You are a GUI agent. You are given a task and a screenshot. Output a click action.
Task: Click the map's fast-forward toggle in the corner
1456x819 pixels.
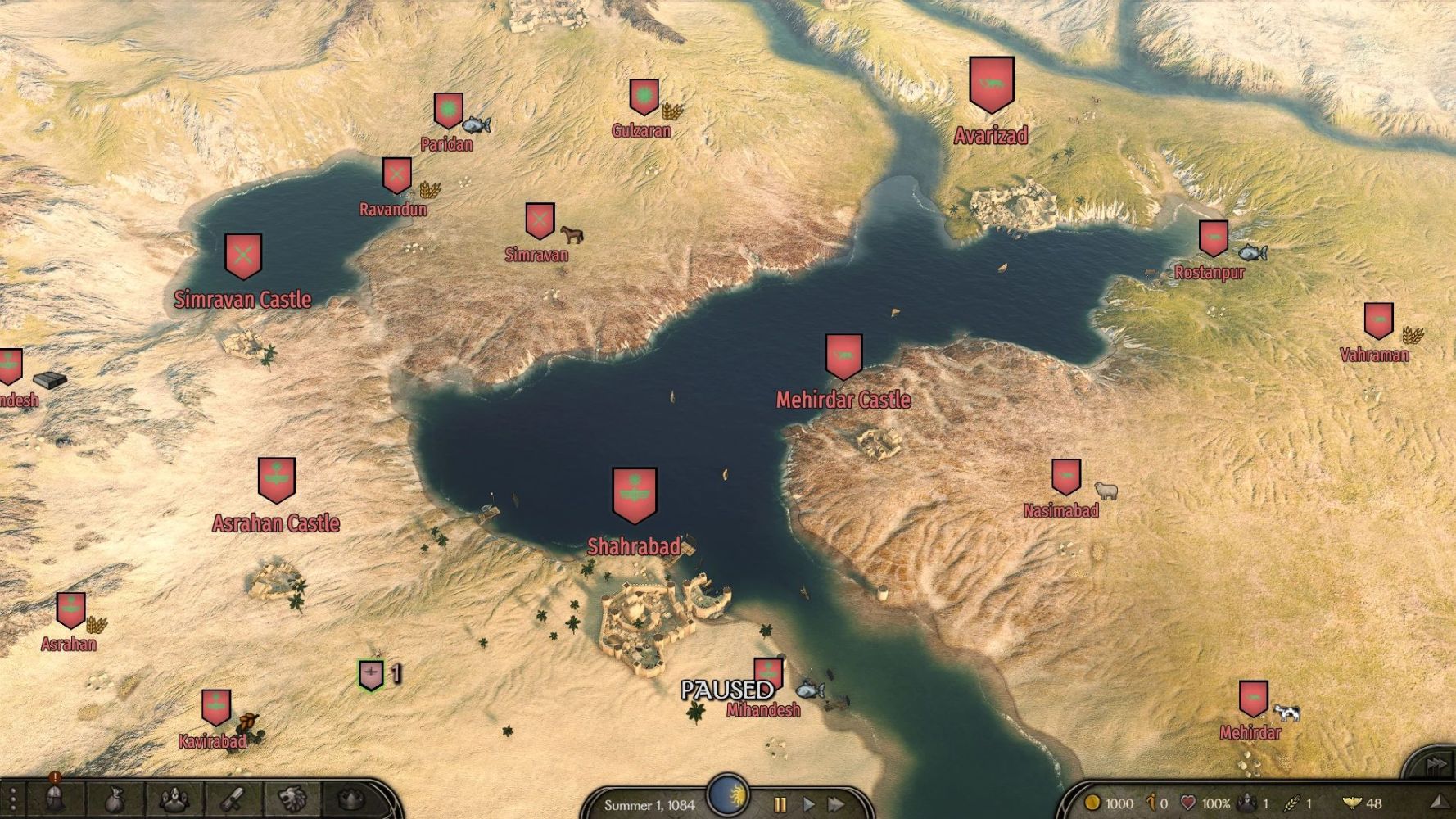coord(1436,765)
